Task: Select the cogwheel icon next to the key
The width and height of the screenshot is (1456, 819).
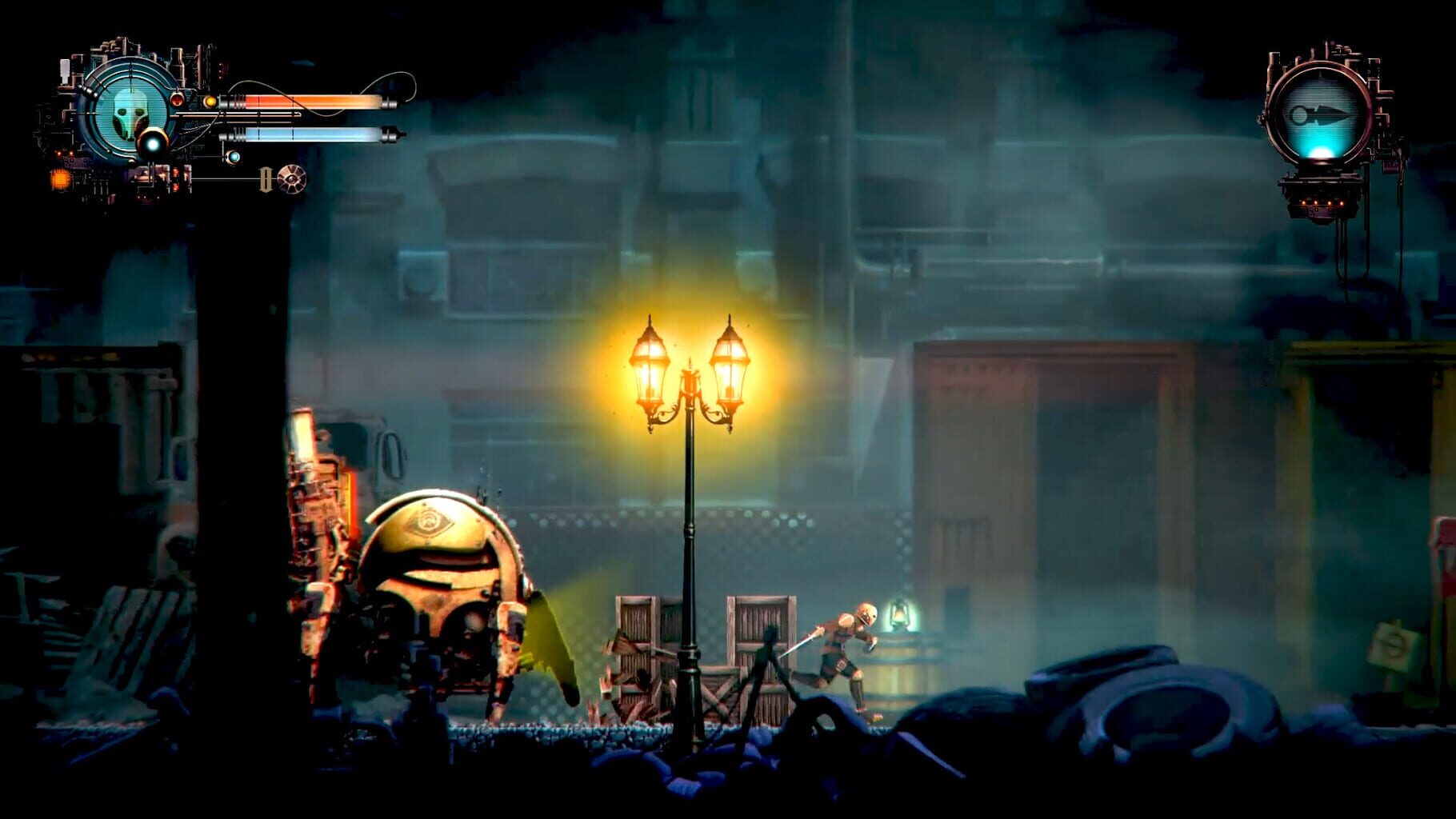Action: (x=290, y=180)
